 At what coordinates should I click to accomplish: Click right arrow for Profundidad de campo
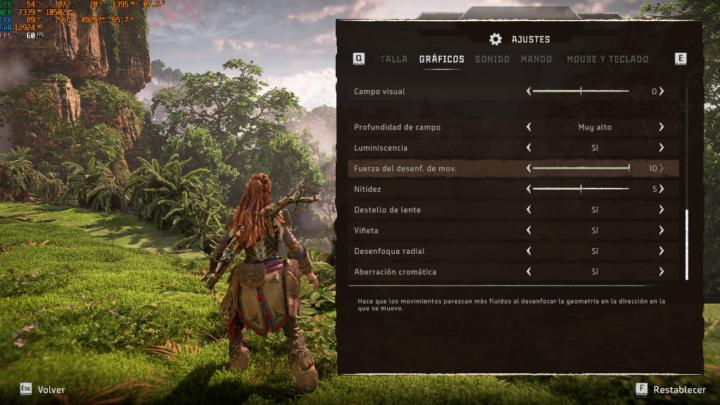click(x=661, y=127)
